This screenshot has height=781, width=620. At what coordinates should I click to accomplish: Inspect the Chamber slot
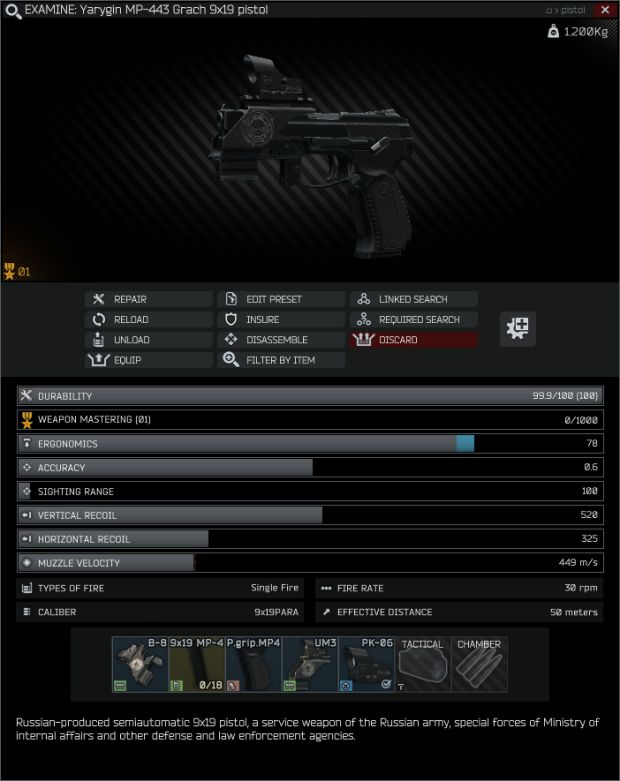[480, 664]
